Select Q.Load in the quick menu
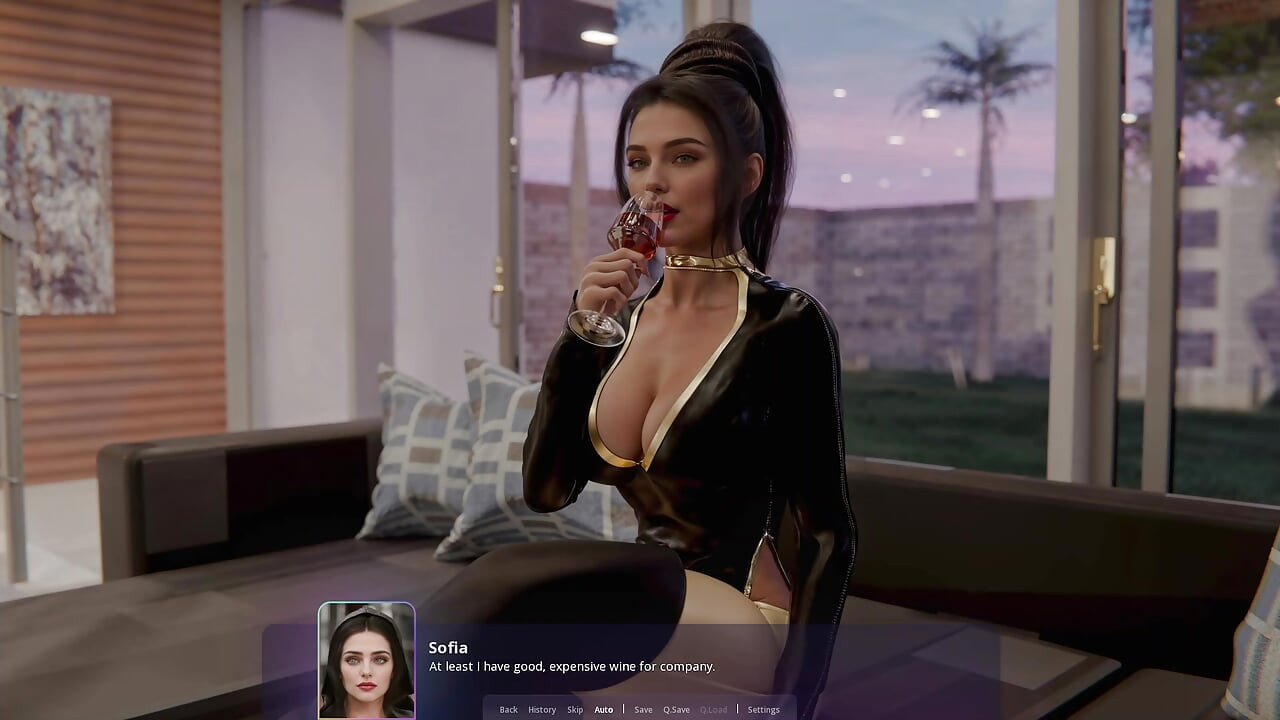Image resolution: width=1280 pixels, height=720 pixels. 714,709
